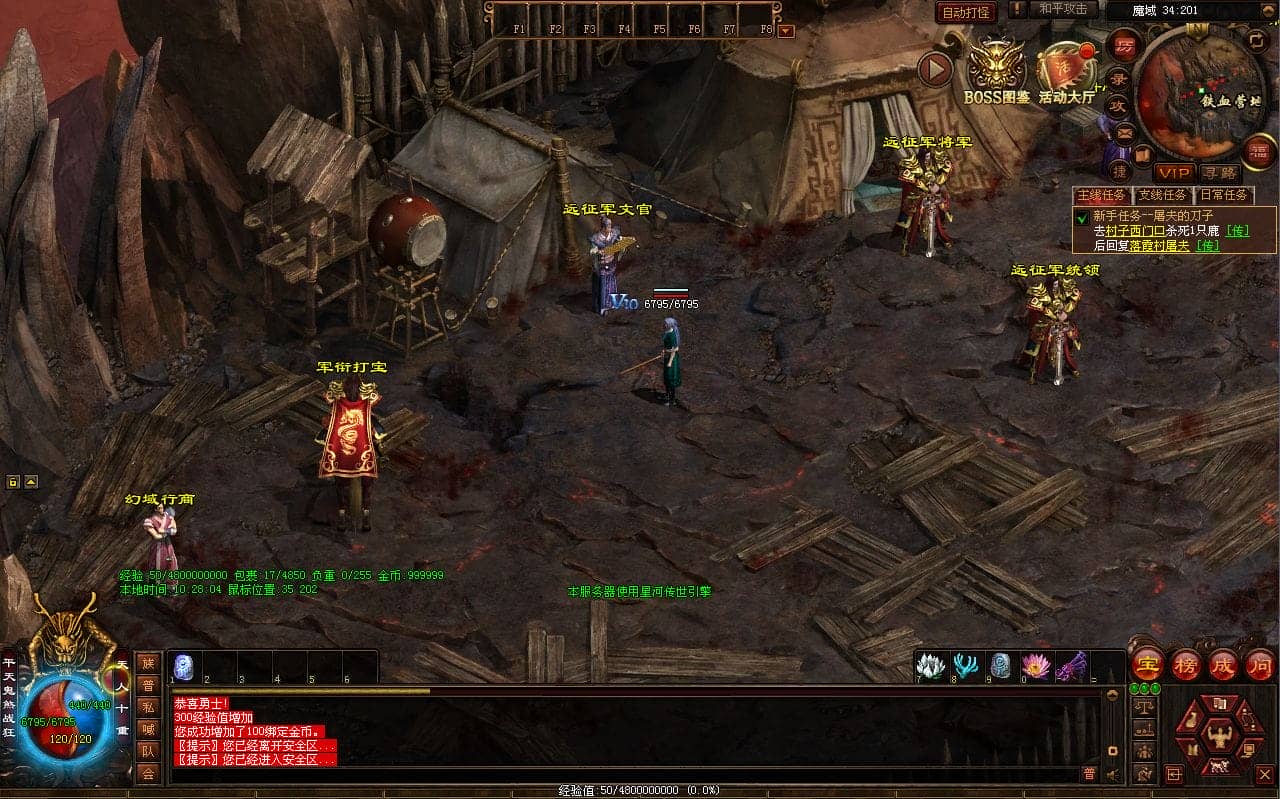Open the mail envelope icon

[x=1125, y=131]
